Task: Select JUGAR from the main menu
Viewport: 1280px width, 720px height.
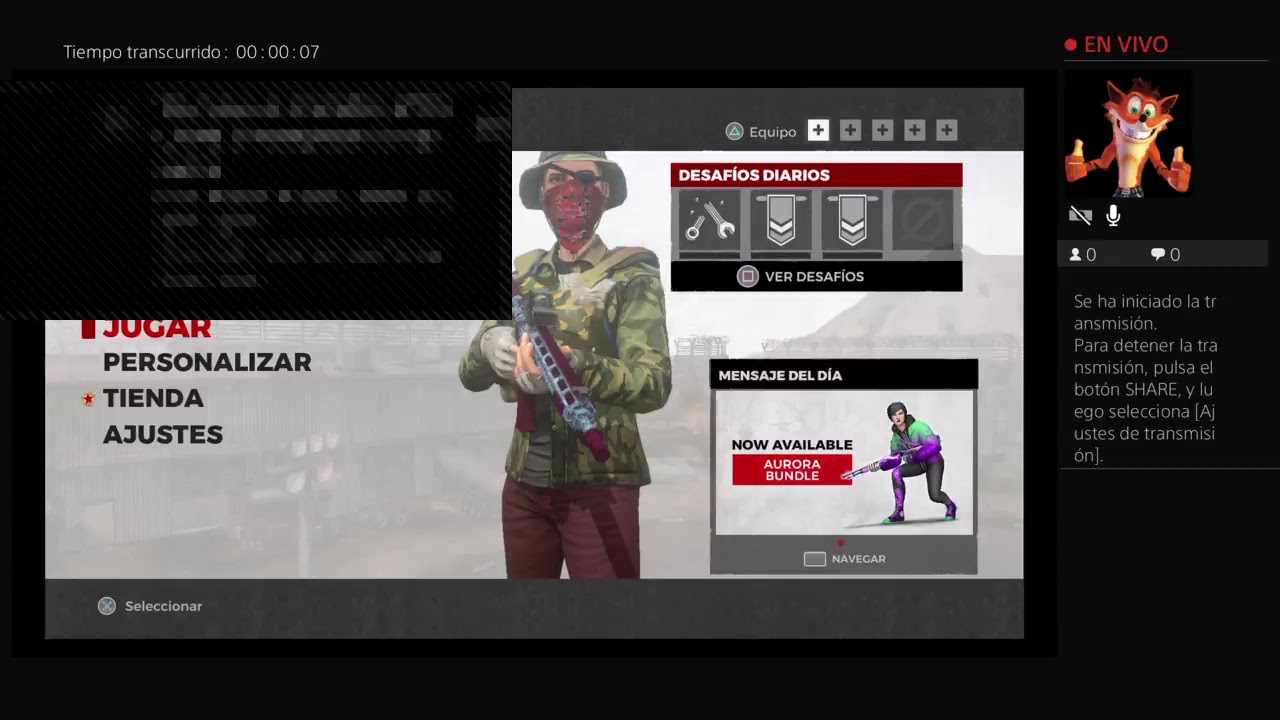Action: [x=157, y=328]
